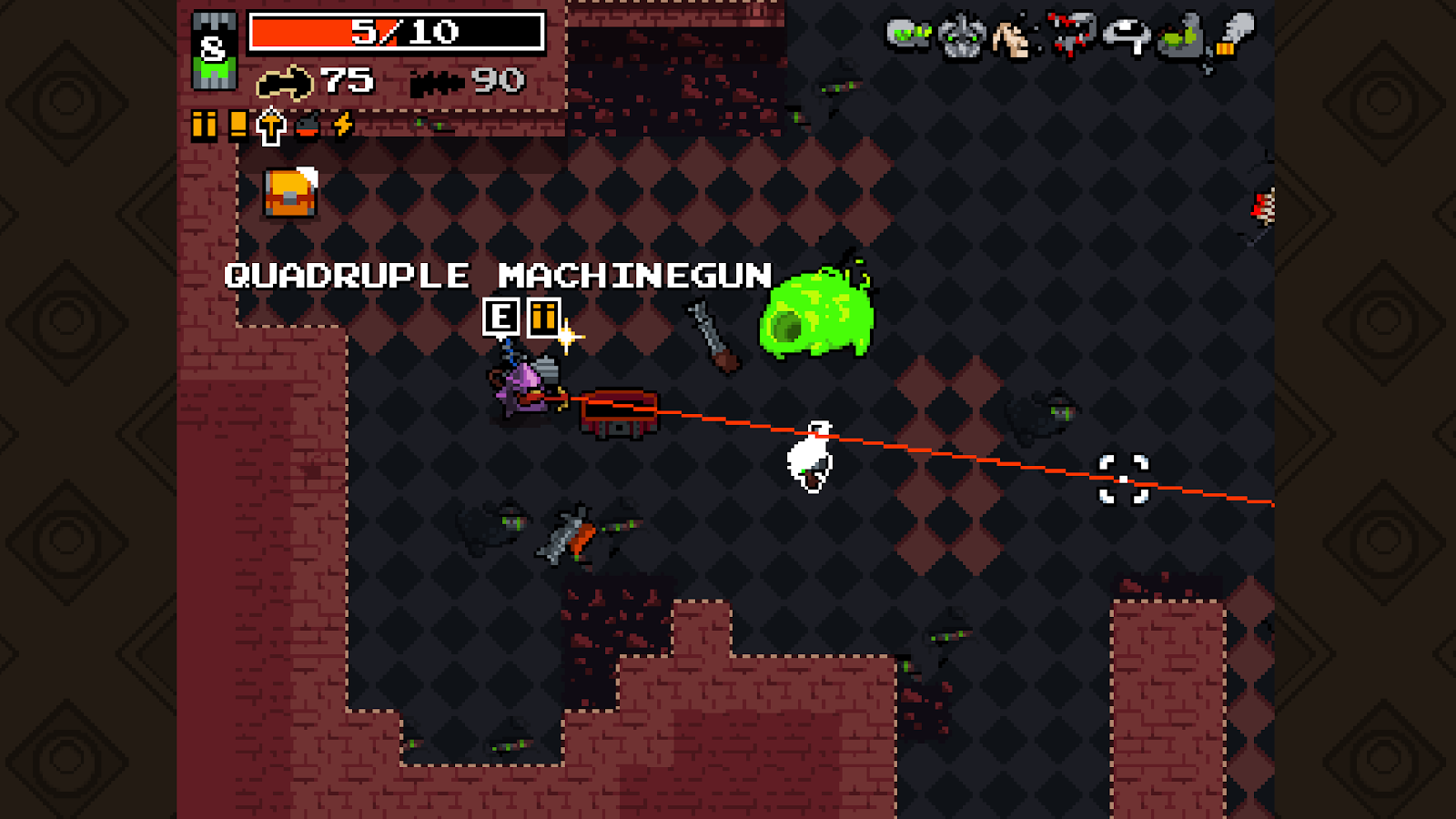The image size is (1456, 819).
Task: Click the primary weapon silhouette icon
Action: click(x=285, y=83)
